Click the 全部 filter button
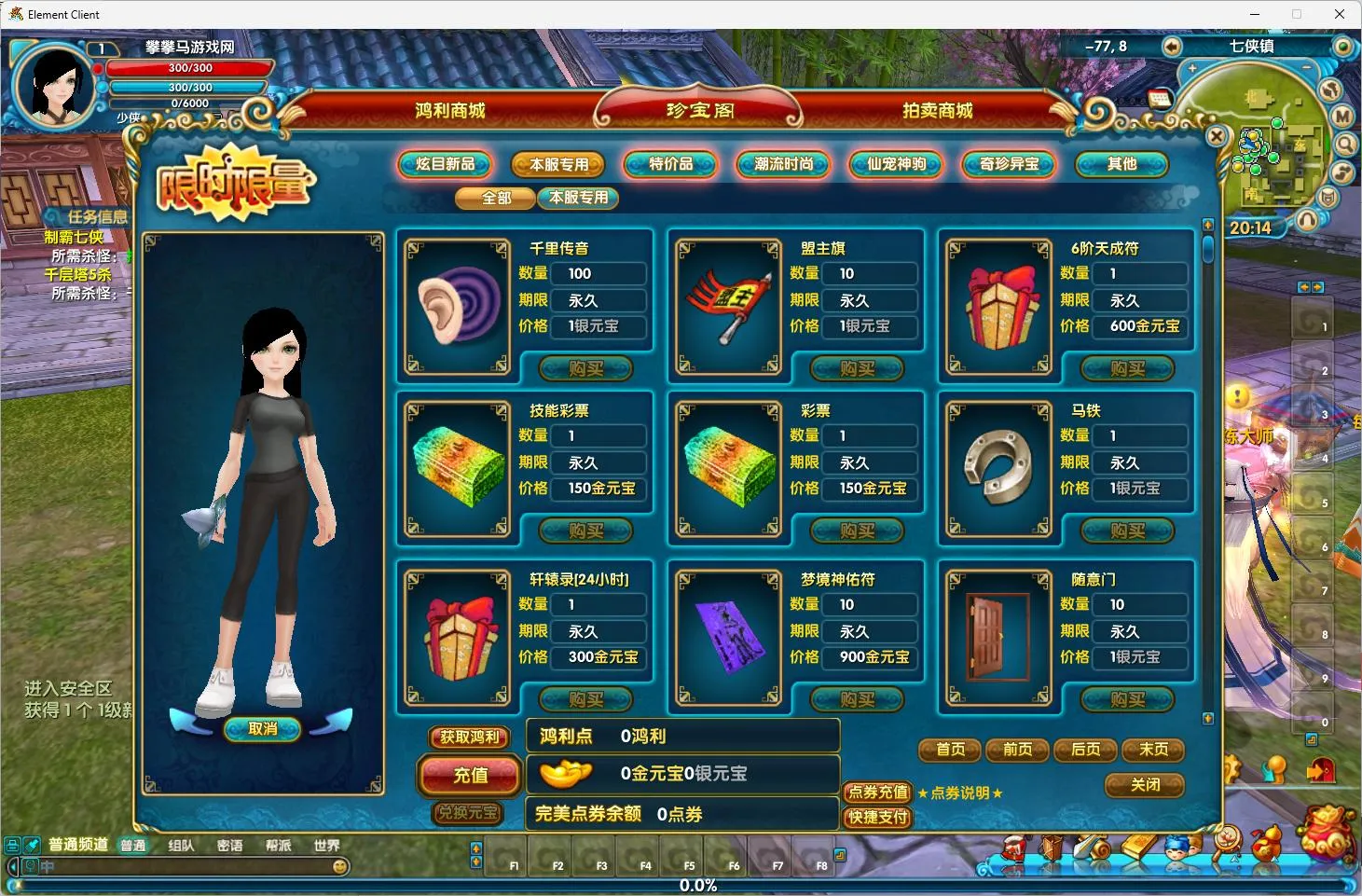Screen dimensions: 1362x896 point(496,198)
